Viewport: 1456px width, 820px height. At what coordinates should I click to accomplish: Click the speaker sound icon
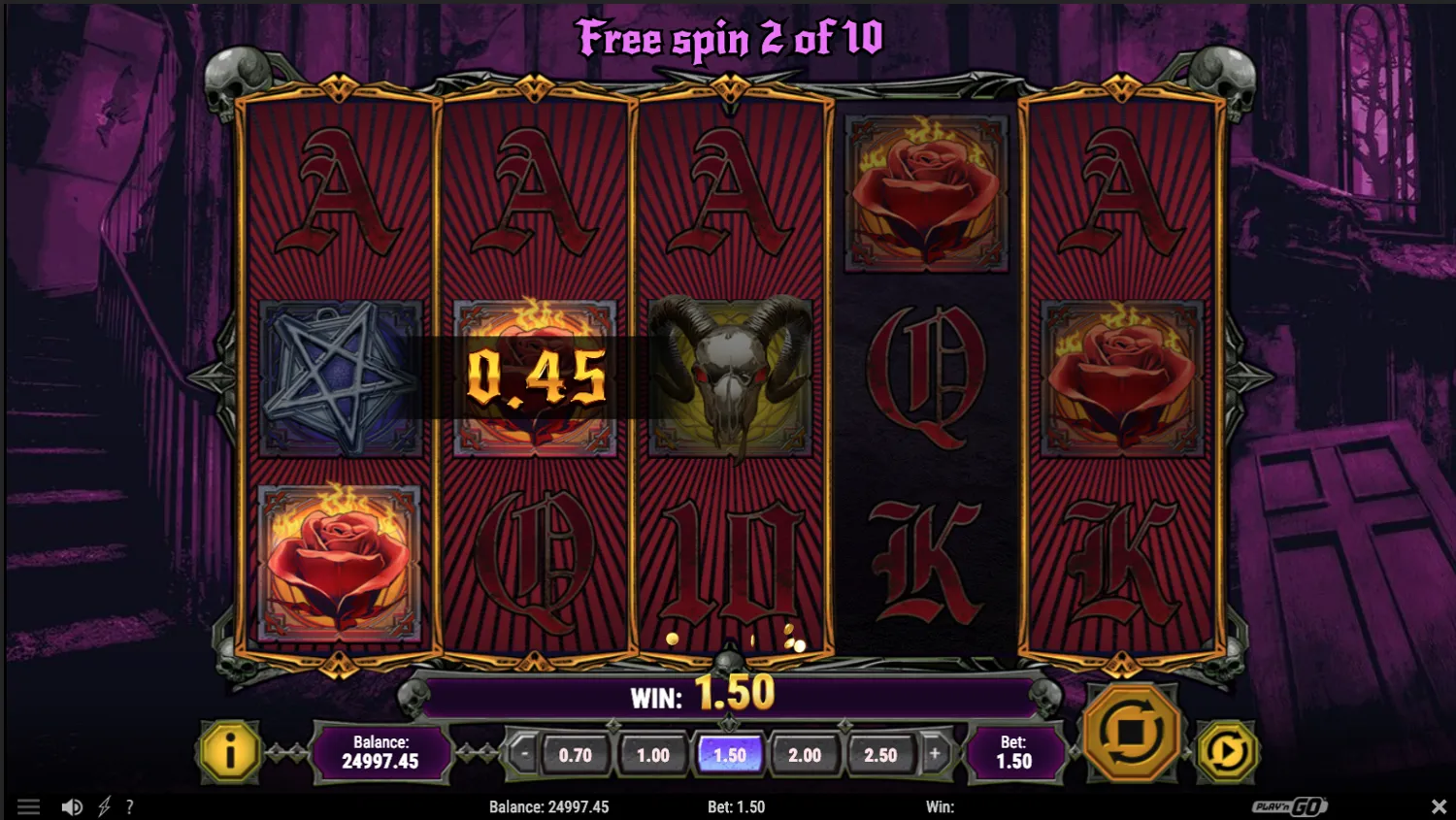click(x=72, y=806)
